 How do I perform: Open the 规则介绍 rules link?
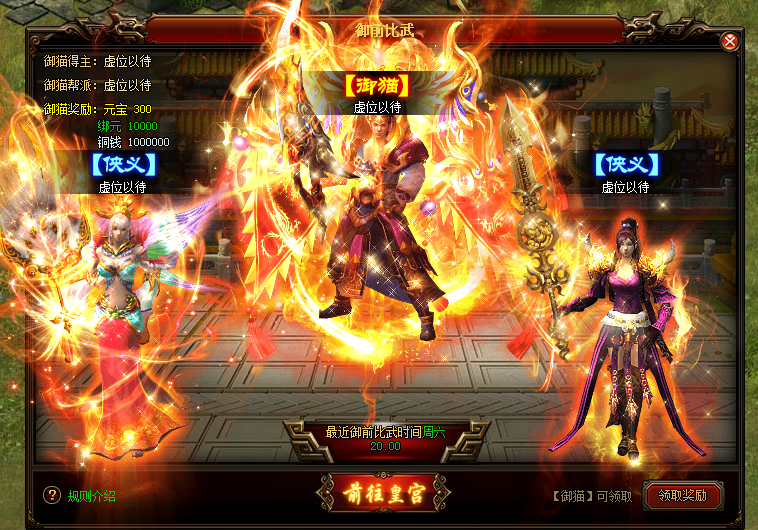pos(92,496)
